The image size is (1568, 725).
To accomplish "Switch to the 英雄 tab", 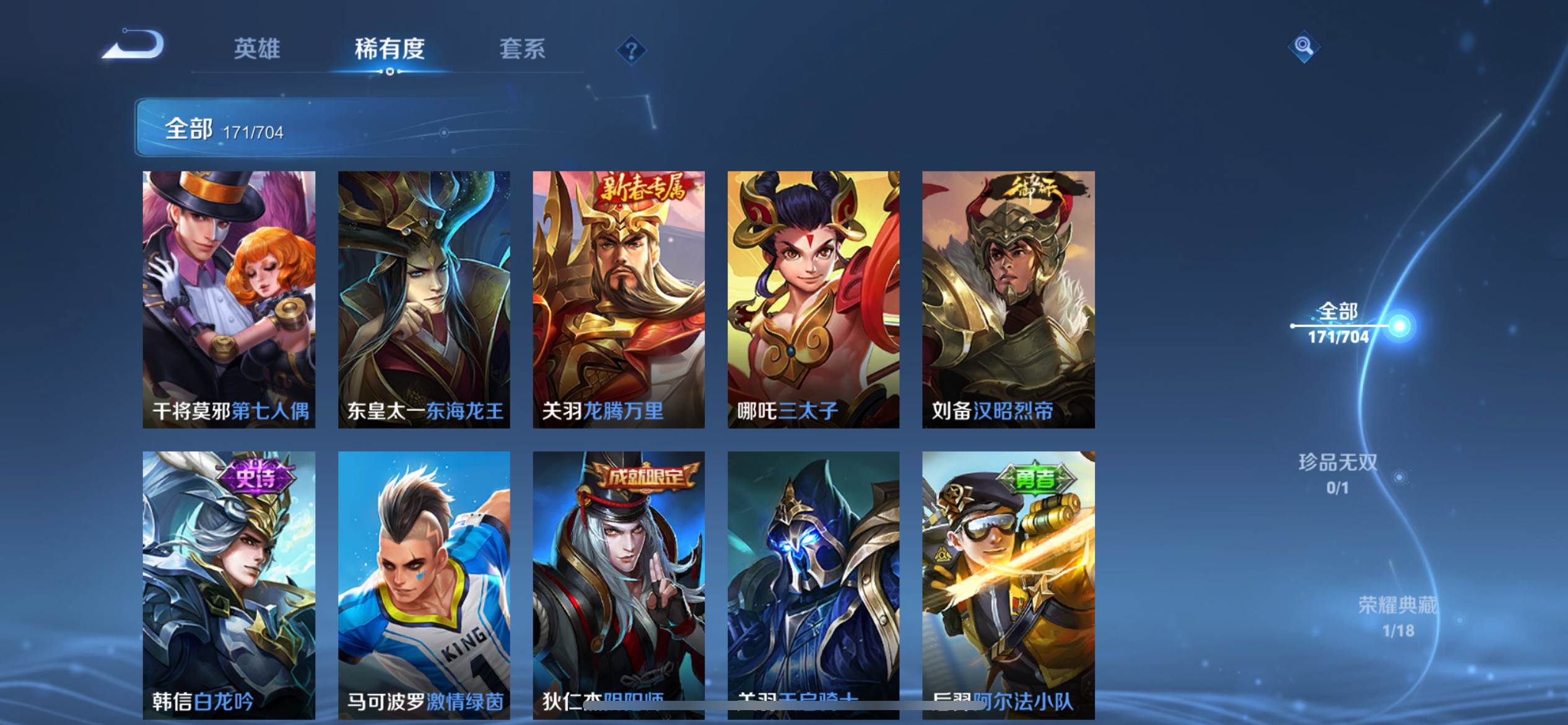I will [257, 49].
